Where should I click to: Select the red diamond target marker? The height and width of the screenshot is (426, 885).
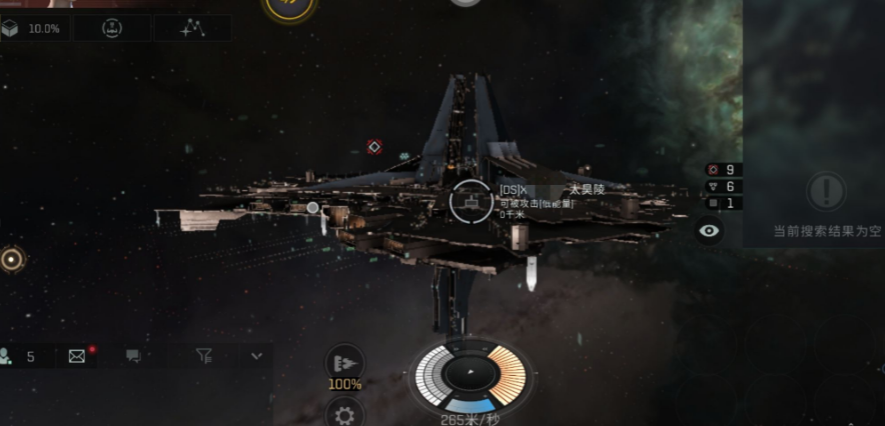tap(374, 147)
